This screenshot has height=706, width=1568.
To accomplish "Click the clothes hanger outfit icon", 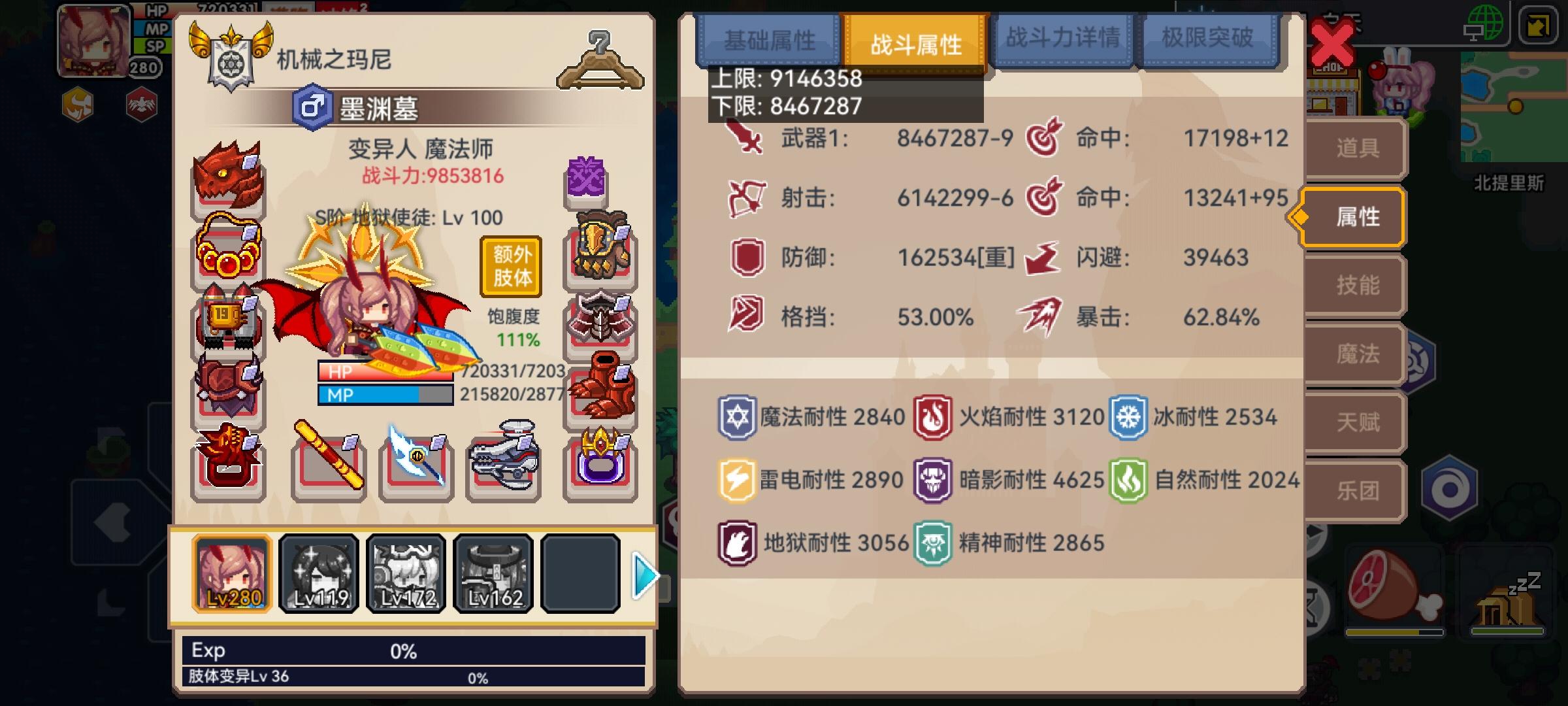I will (600, 62).
